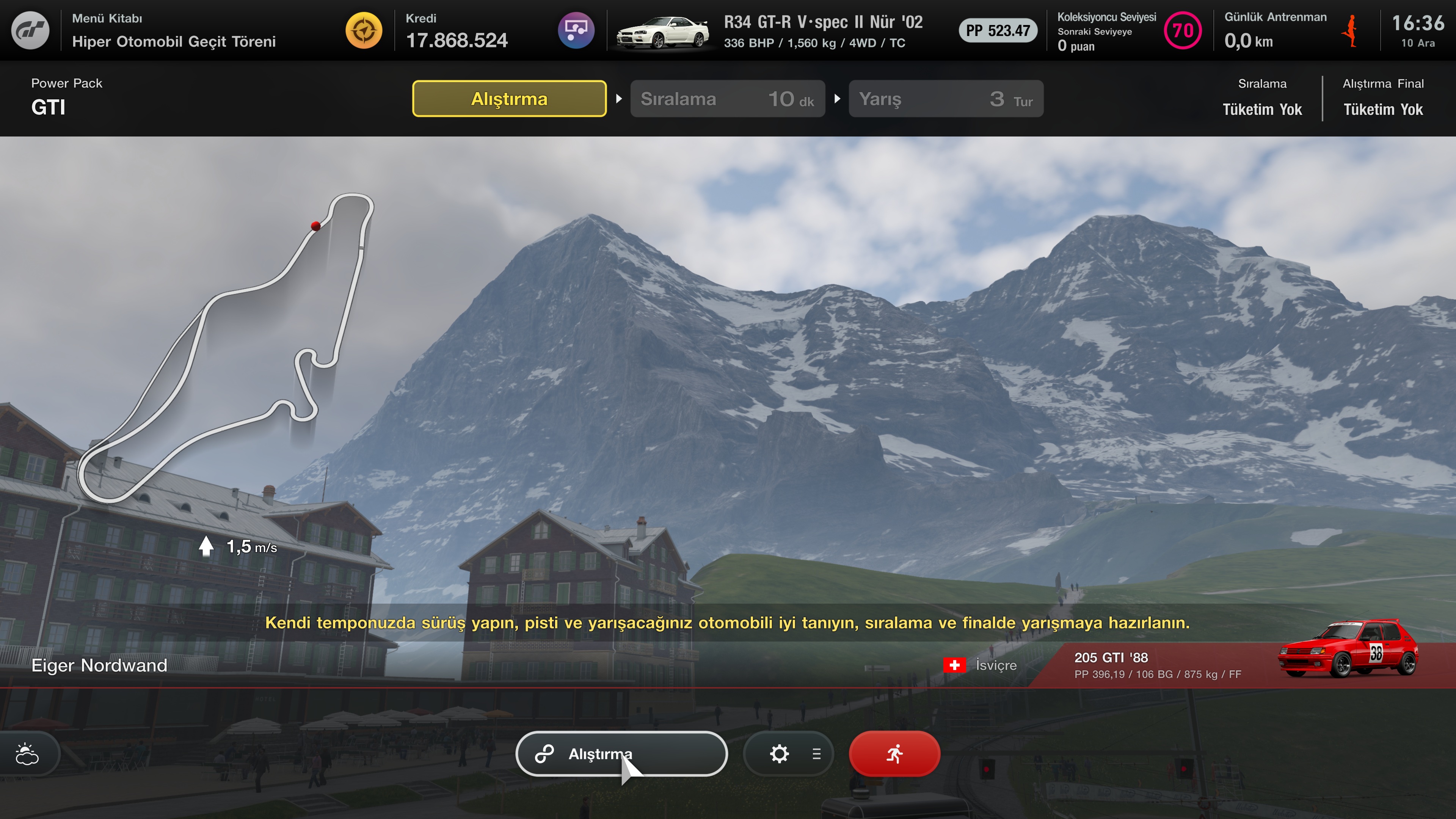Start the Alıştırma practice session button
1456x819 pixels.
[x=621, y=753]
